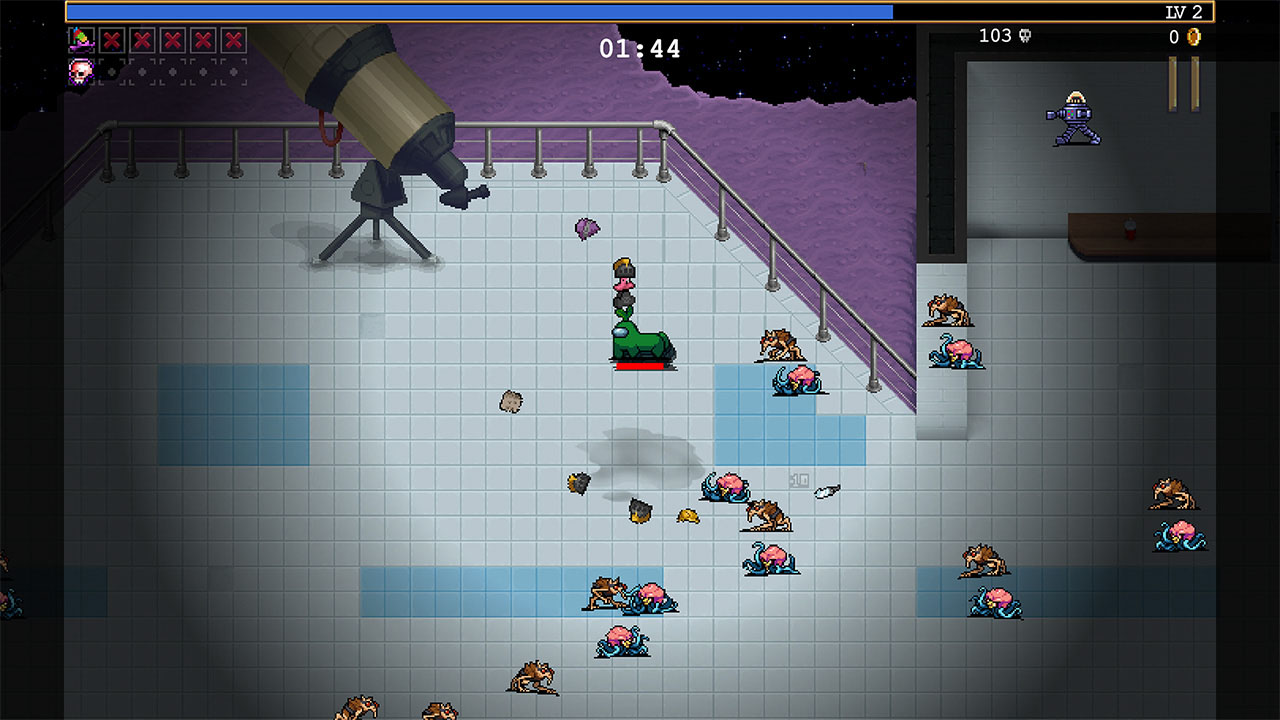Toggle the fourth red X weapon slot
Screen dimensions: 1280x720
(x=202, y=41)
